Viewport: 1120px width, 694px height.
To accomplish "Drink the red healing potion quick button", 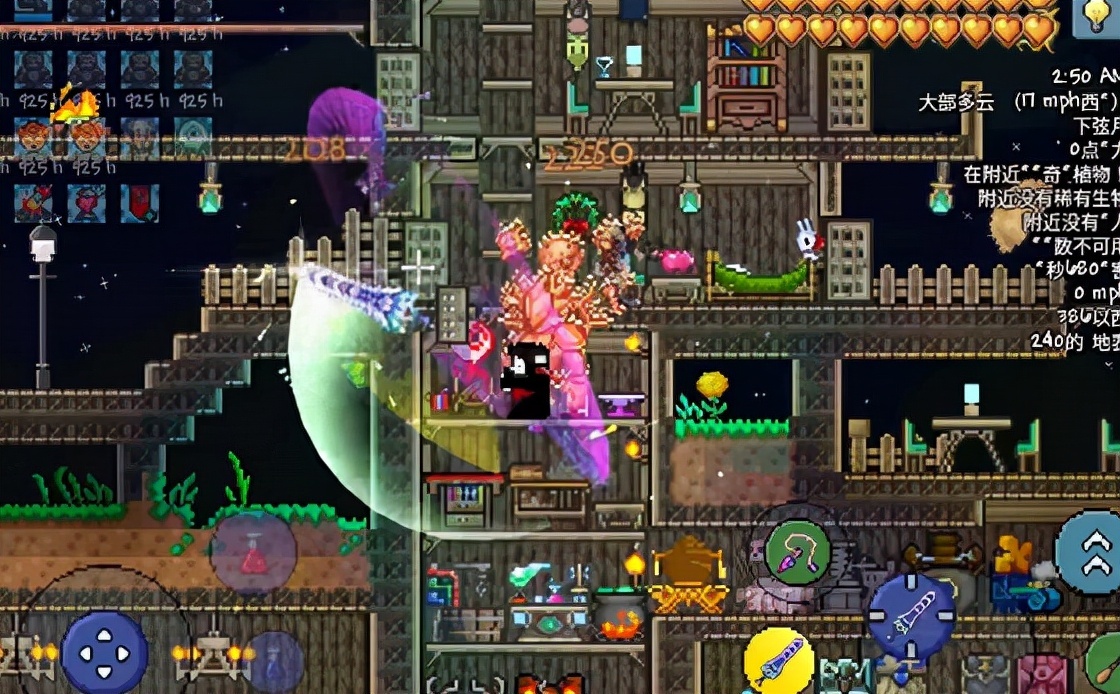I will [x=253, y=553].
